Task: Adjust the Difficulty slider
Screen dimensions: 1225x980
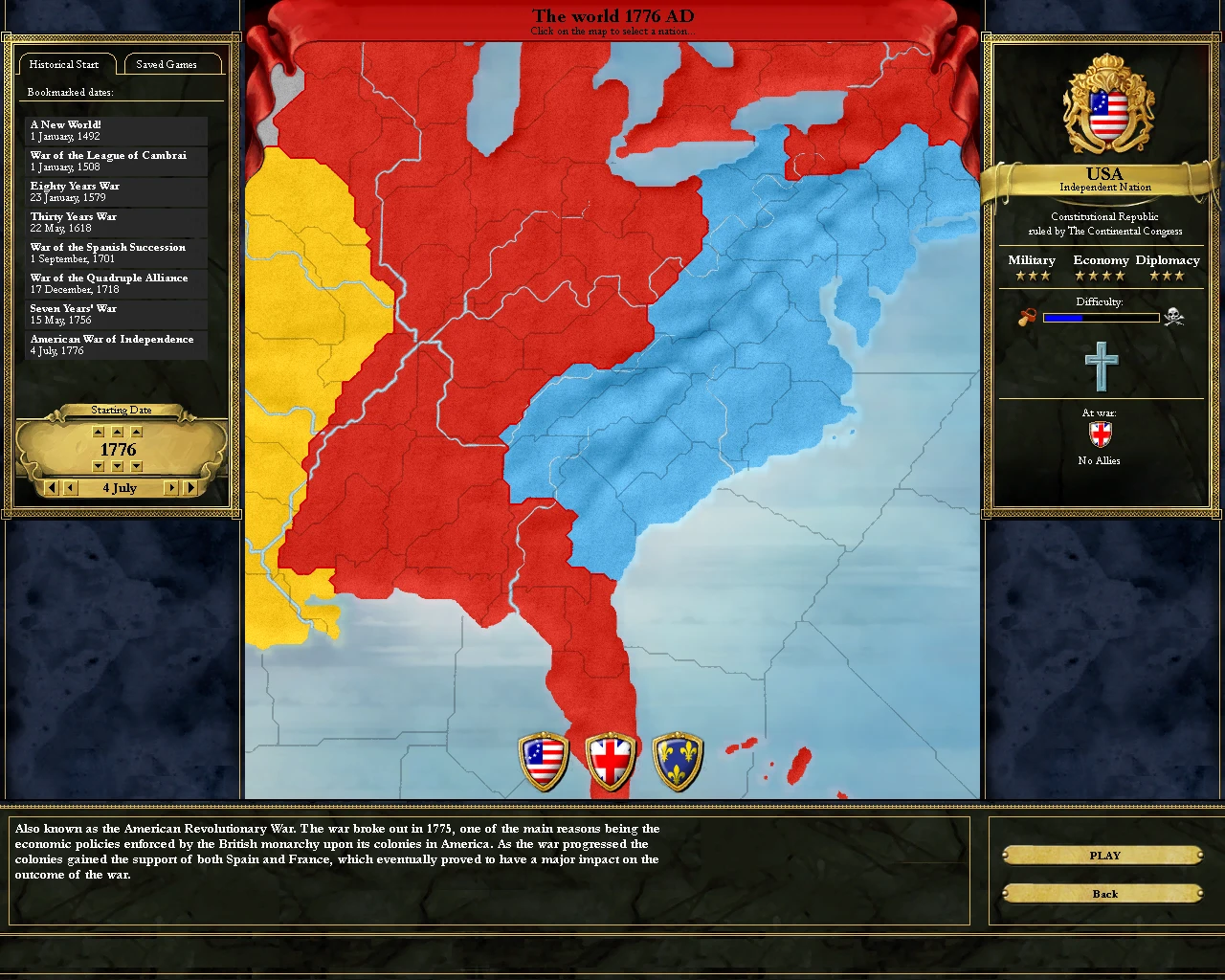Action: pos(1099,318)
